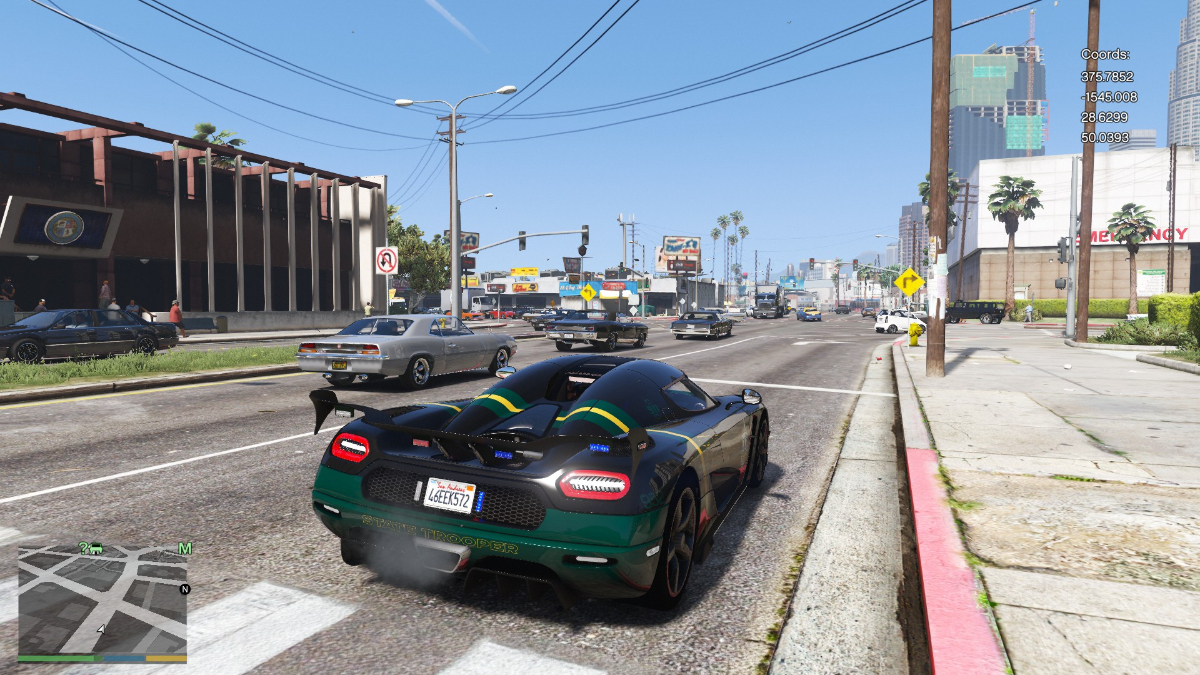Click the N compass marker on minimap
Image resolution: width=1200 pixels, height=675 pixels.
pos(184,589)
